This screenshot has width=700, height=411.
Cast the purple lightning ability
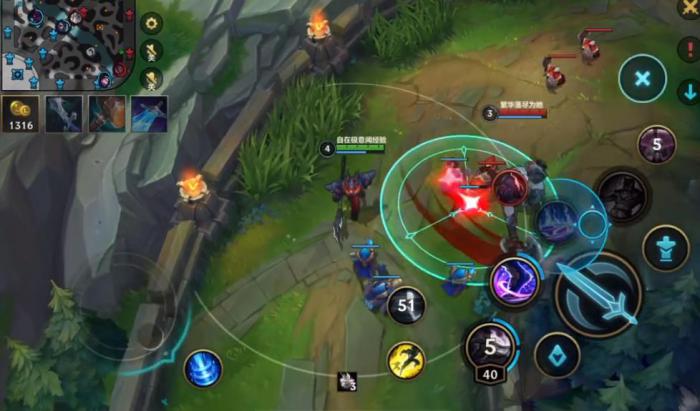point(515,282)
